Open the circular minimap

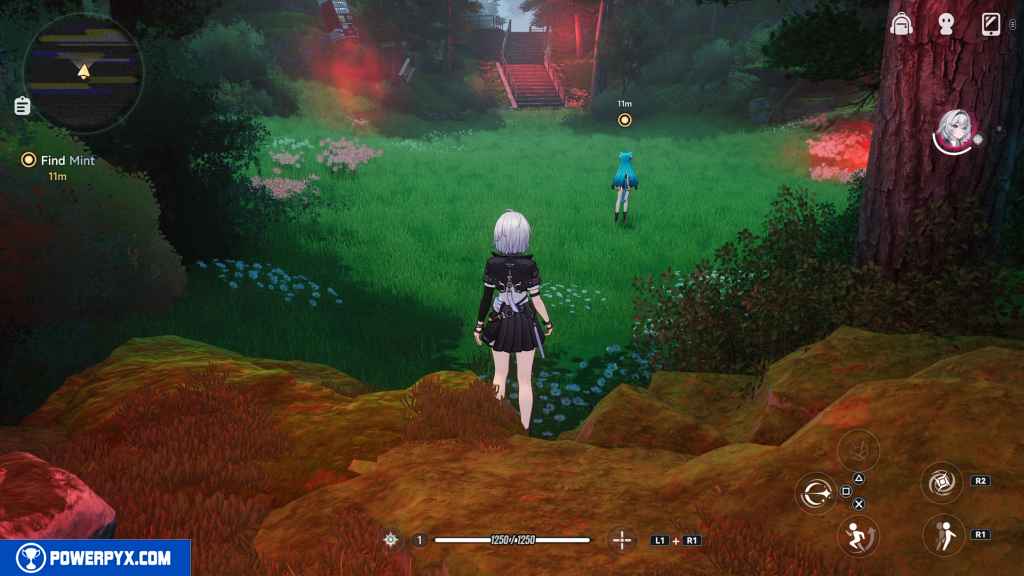point(83,72)
